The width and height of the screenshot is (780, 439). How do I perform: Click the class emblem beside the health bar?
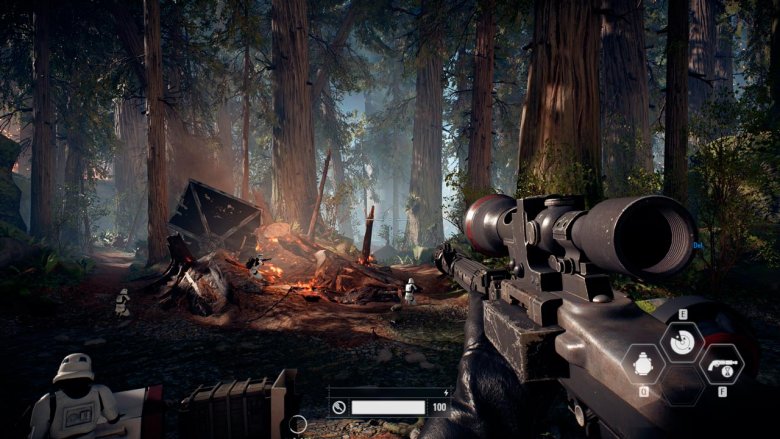pos(339,407)
